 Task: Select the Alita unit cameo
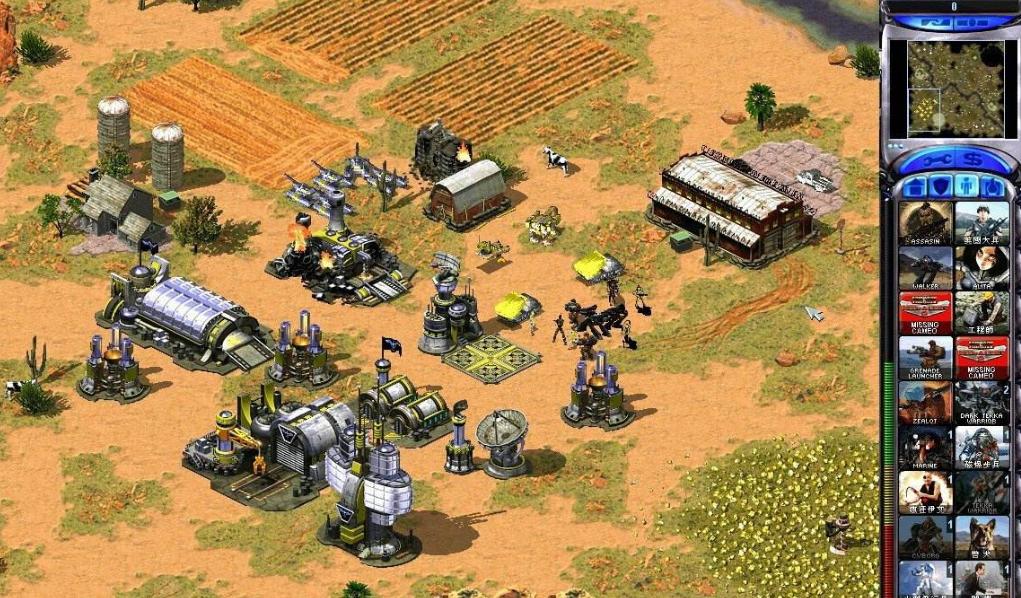[x=981, y=268]
